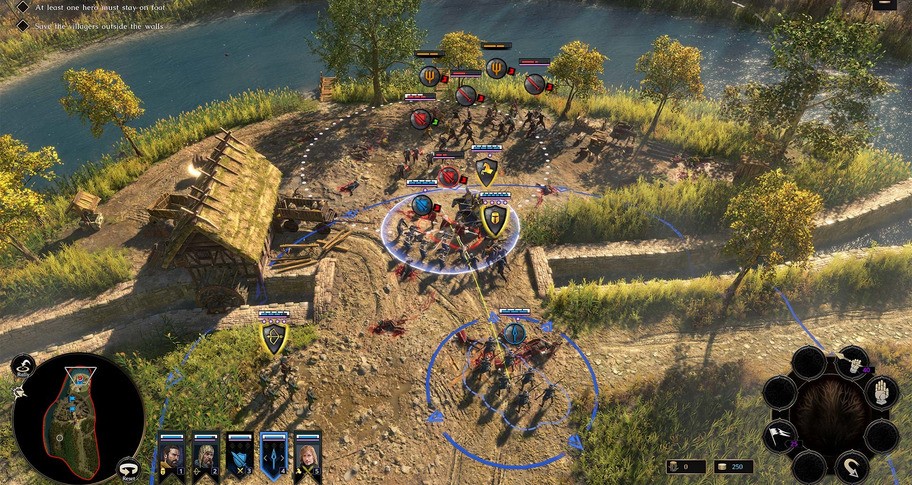Viewport: 912px width, 485px height.
Task: Use the raised gauntlet halt command
Action: click(x=881, y=391)
